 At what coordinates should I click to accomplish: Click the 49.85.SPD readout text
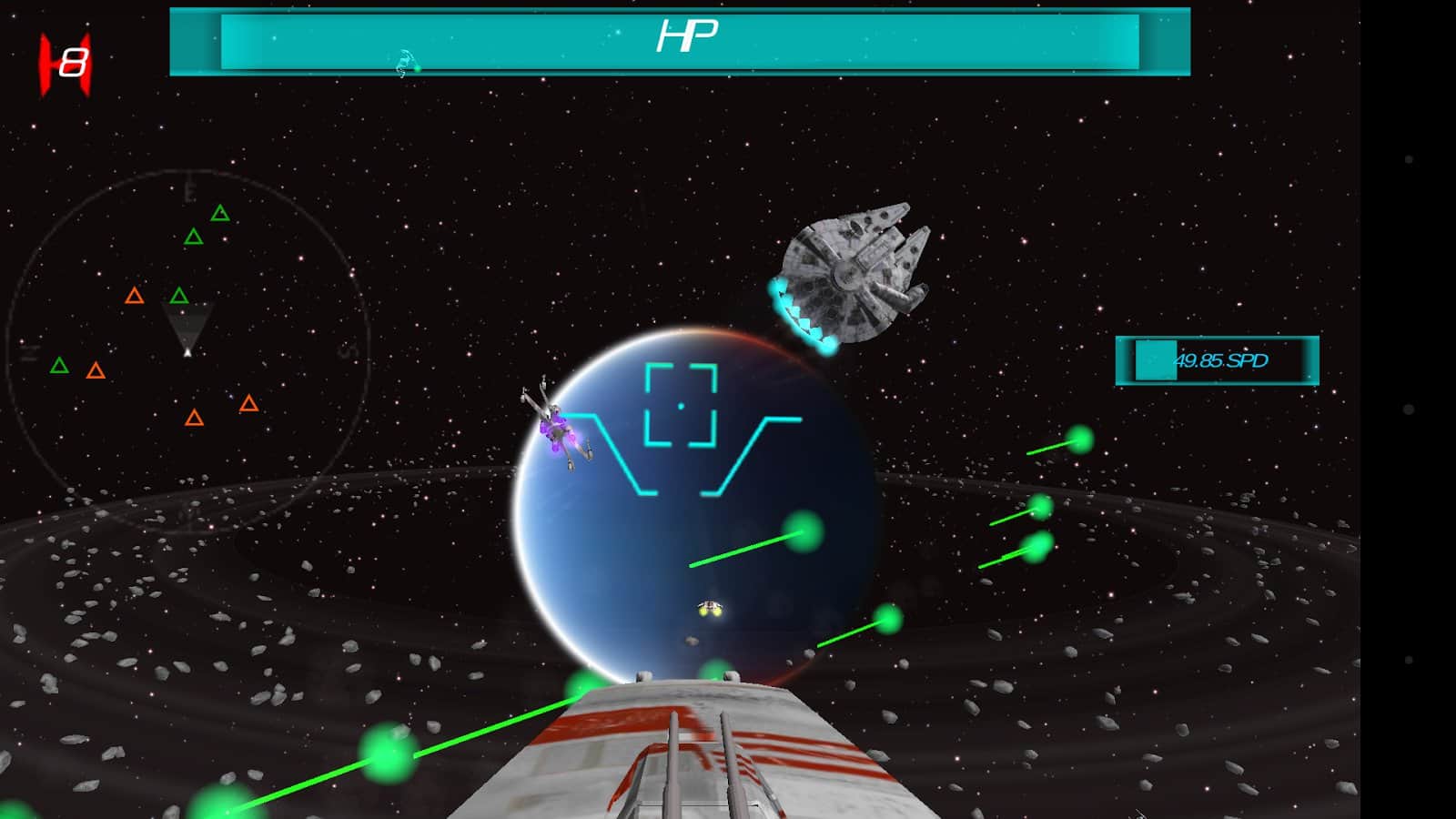1223,361
